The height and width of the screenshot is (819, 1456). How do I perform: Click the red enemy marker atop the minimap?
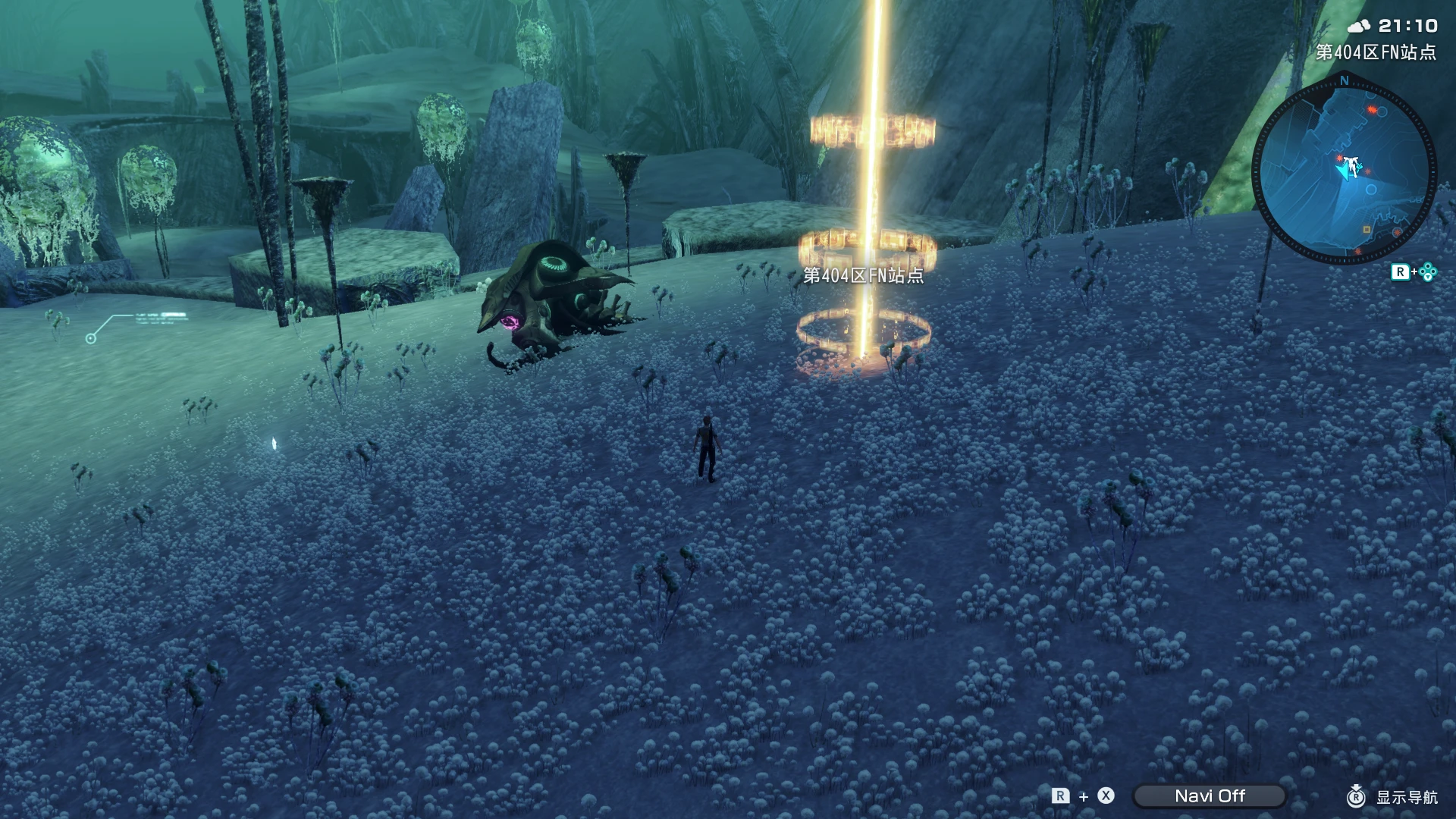pyautogui.click(x=1371, y=108)
